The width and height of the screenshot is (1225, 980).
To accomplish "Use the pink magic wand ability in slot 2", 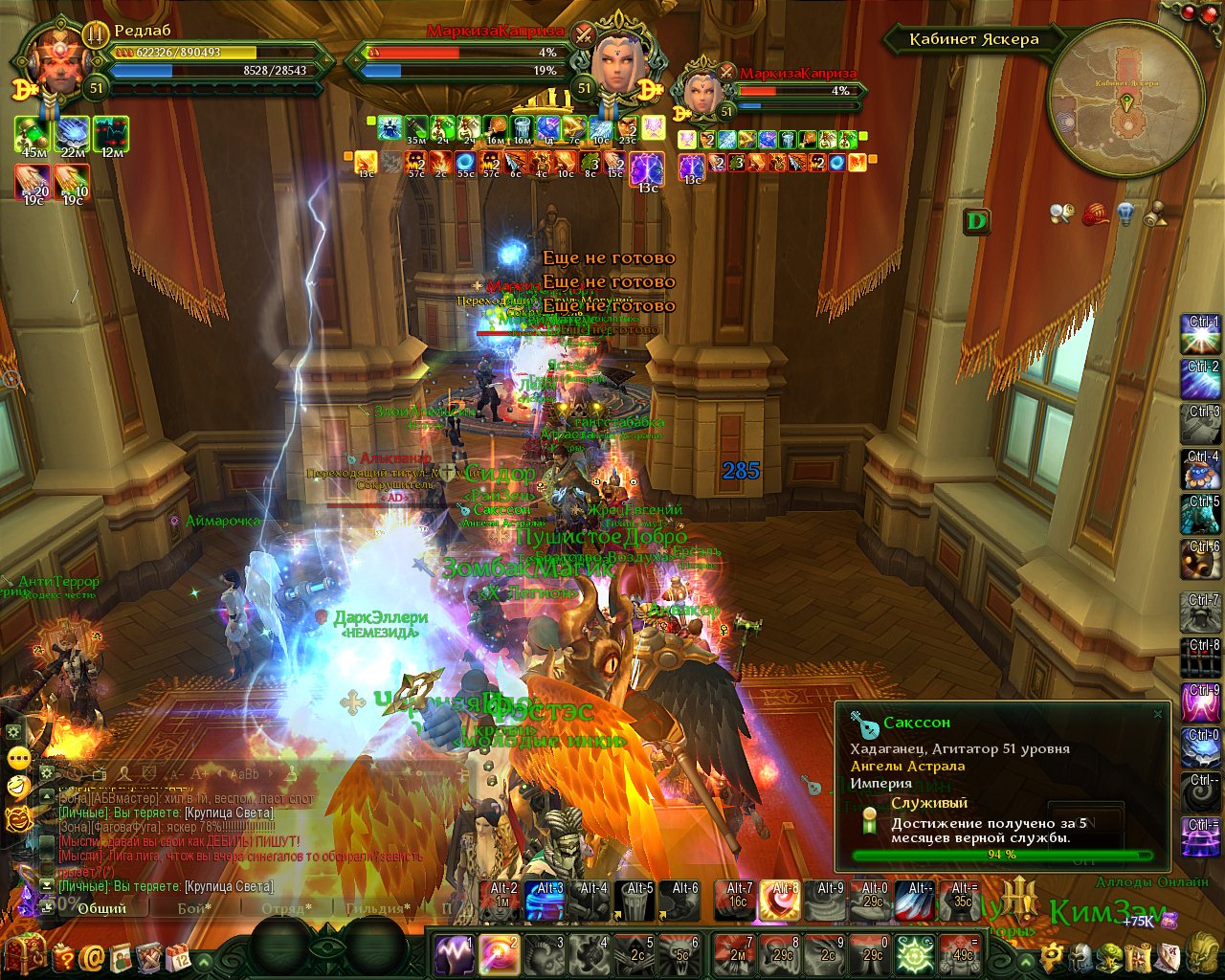I will [500, 954].
